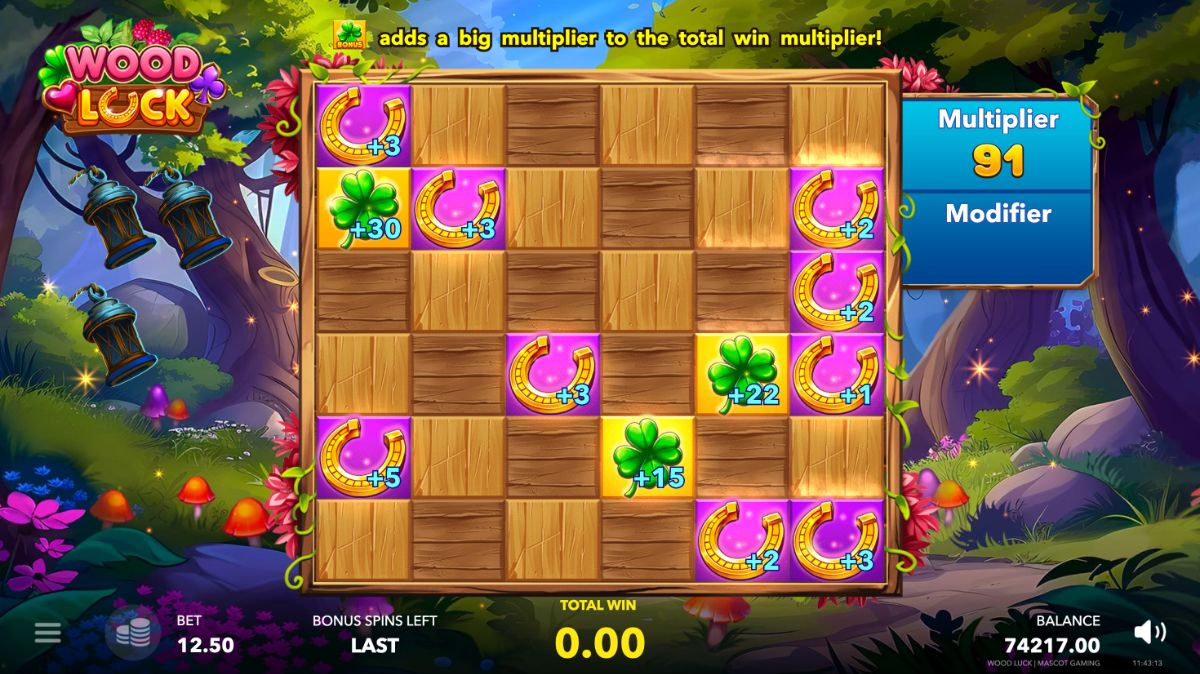The image size is (1200, 674).
Task: Open bet settings via coin stack icon
Action: (133, 633)
